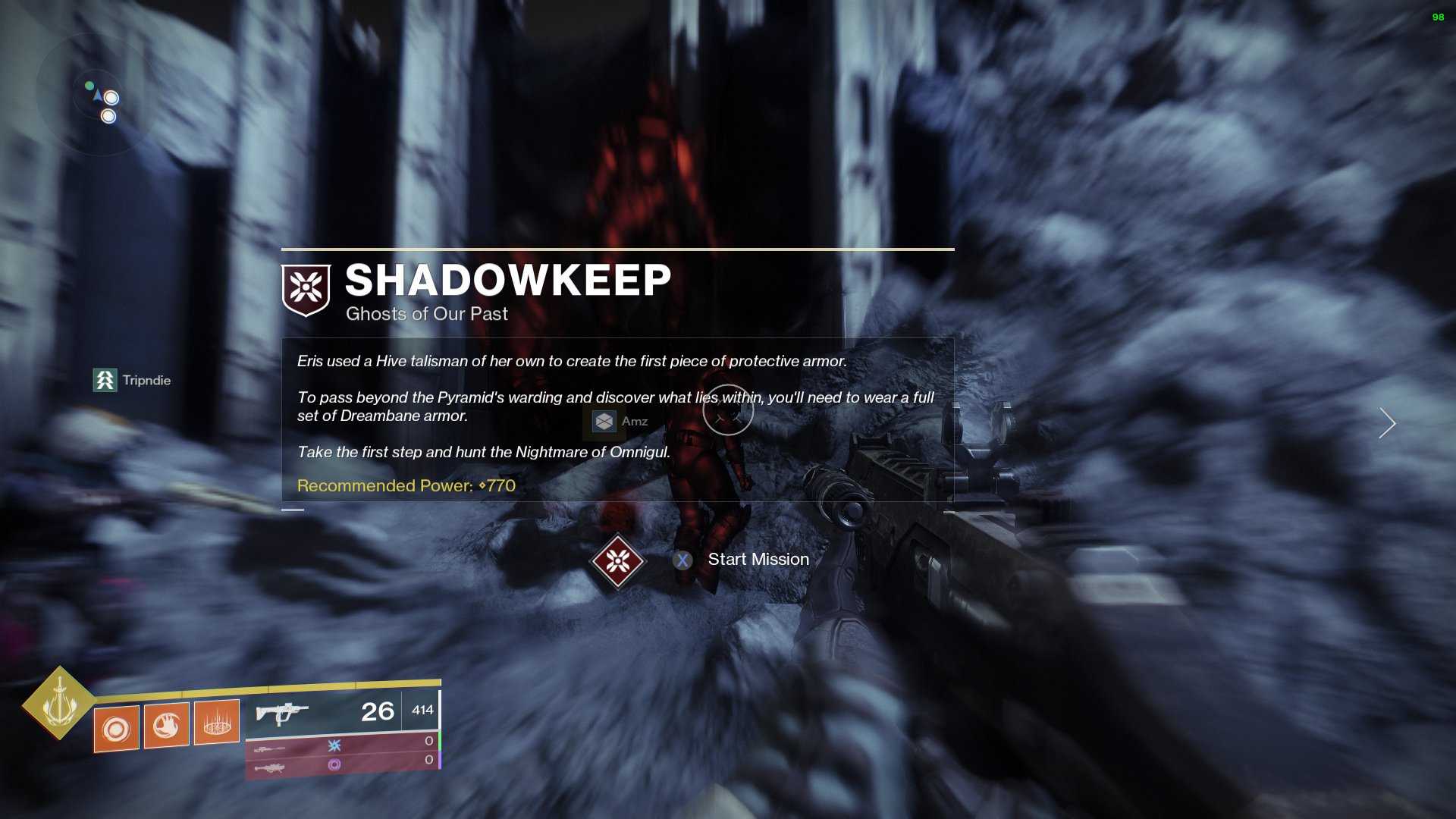Open the circular radar display
Image resolution: width=1456 pixels, height=819 pixels.
95,97
